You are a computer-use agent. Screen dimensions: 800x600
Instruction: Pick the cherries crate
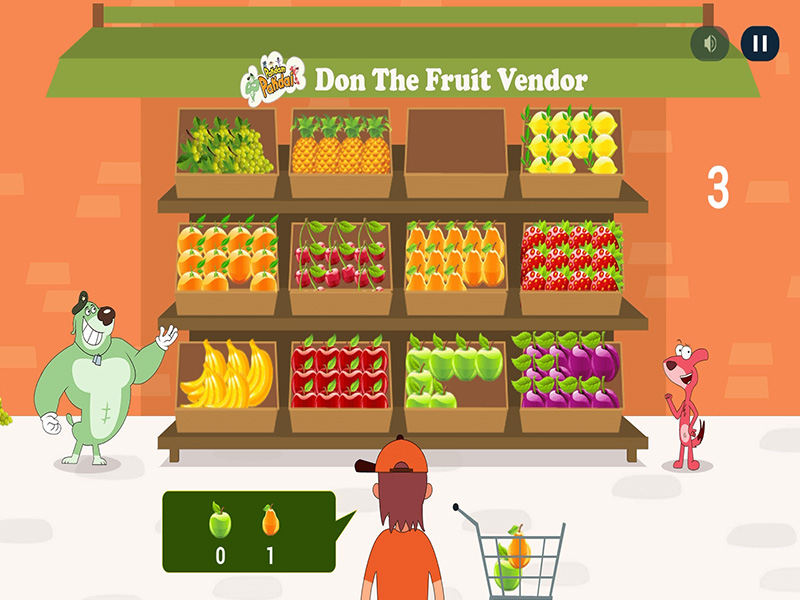341,265
